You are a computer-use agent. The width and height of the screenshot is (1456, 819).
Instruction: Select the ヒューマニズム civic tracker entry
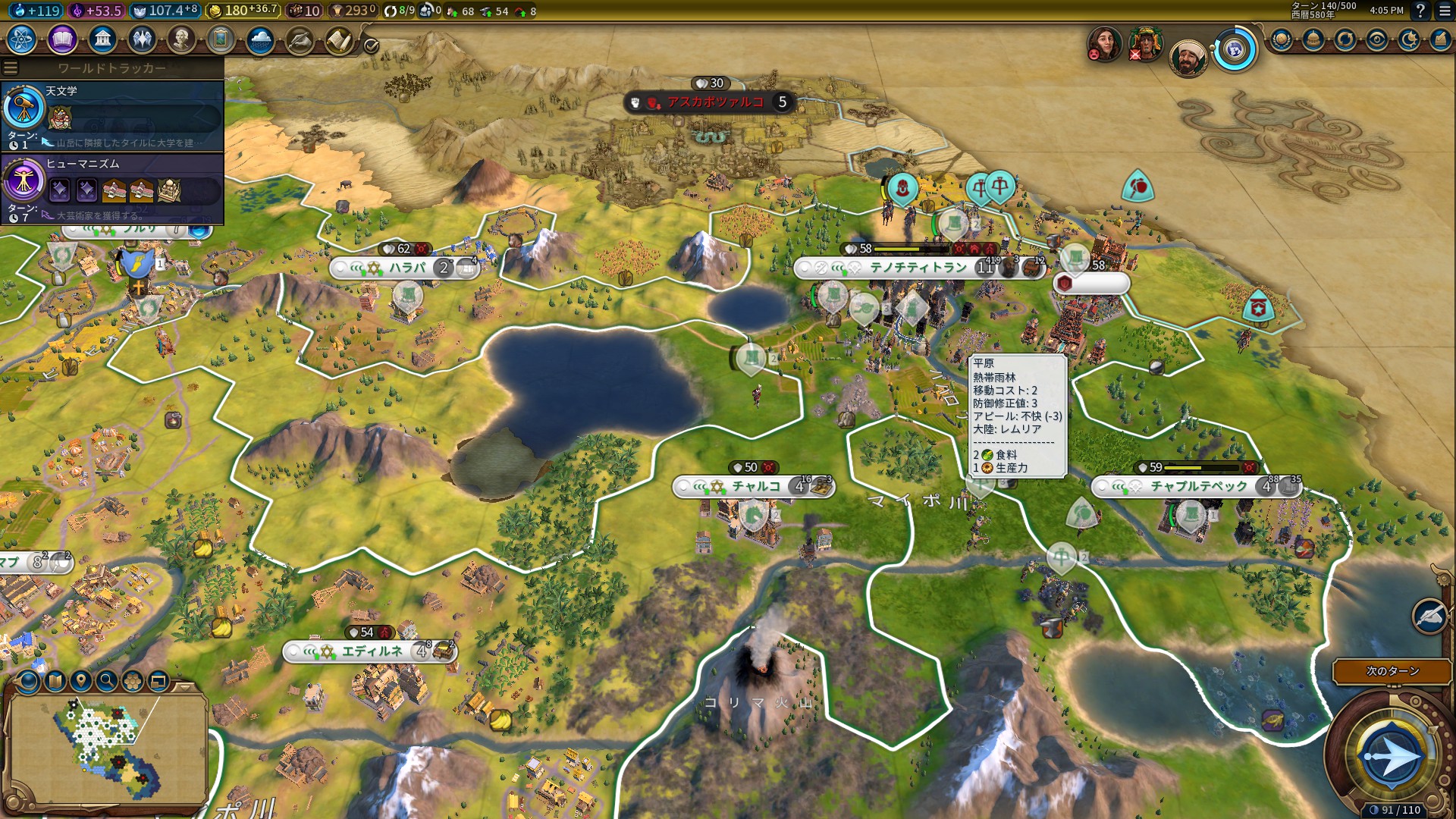pyautogui.click(x=114, y=188)
